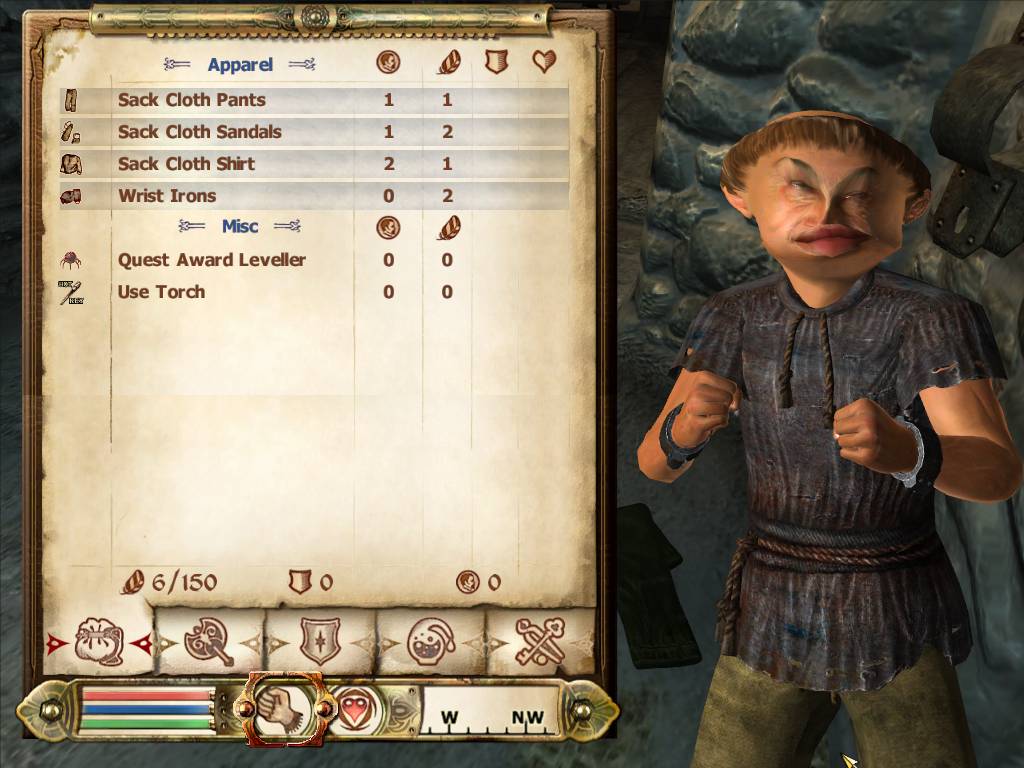Viewport: 1024px width, 768px height.
Task: Sort apparel by gold value column
Action: tap(388, 63)
